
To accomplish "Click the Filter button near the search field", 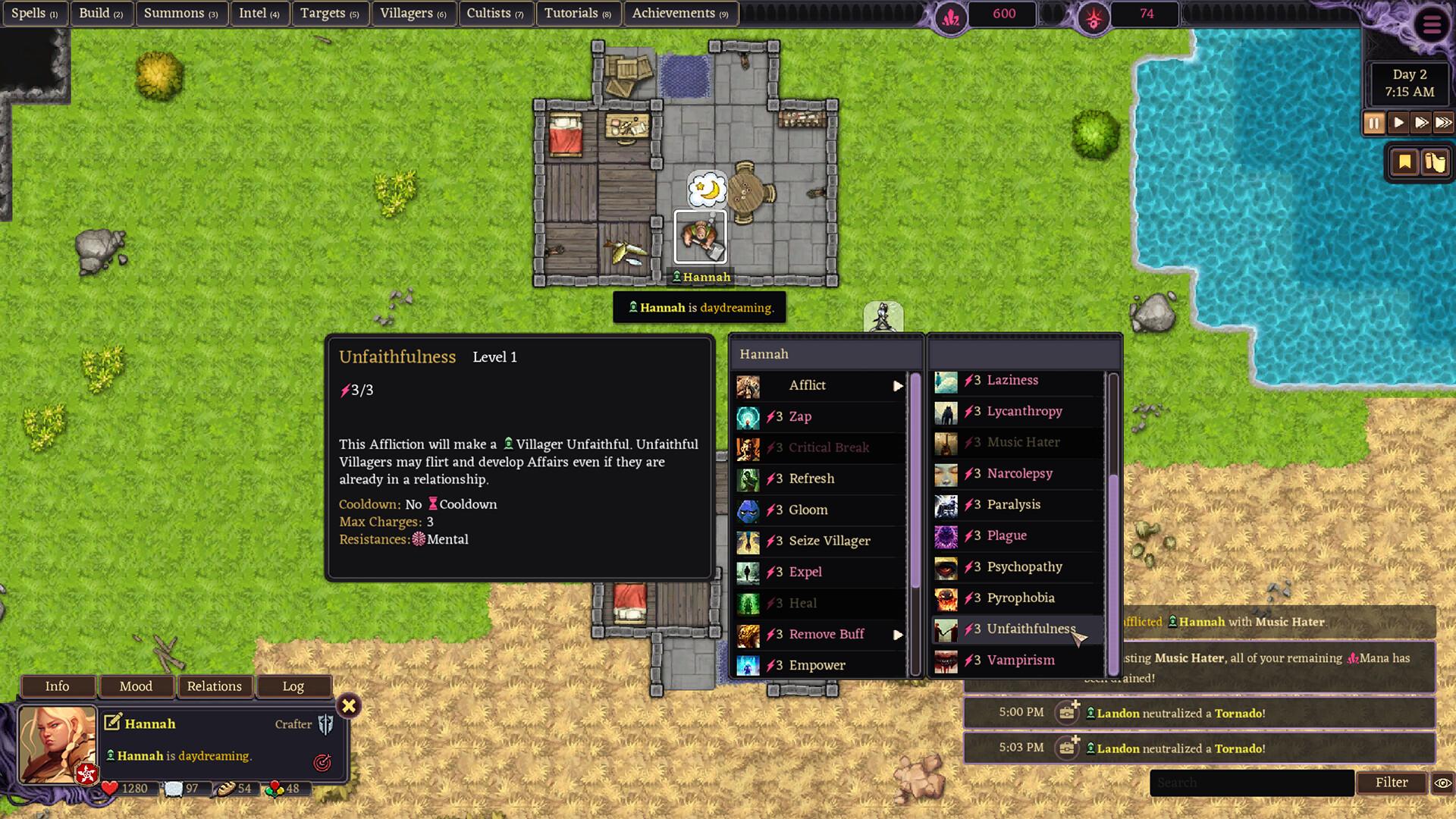I will click(1392, 782).
